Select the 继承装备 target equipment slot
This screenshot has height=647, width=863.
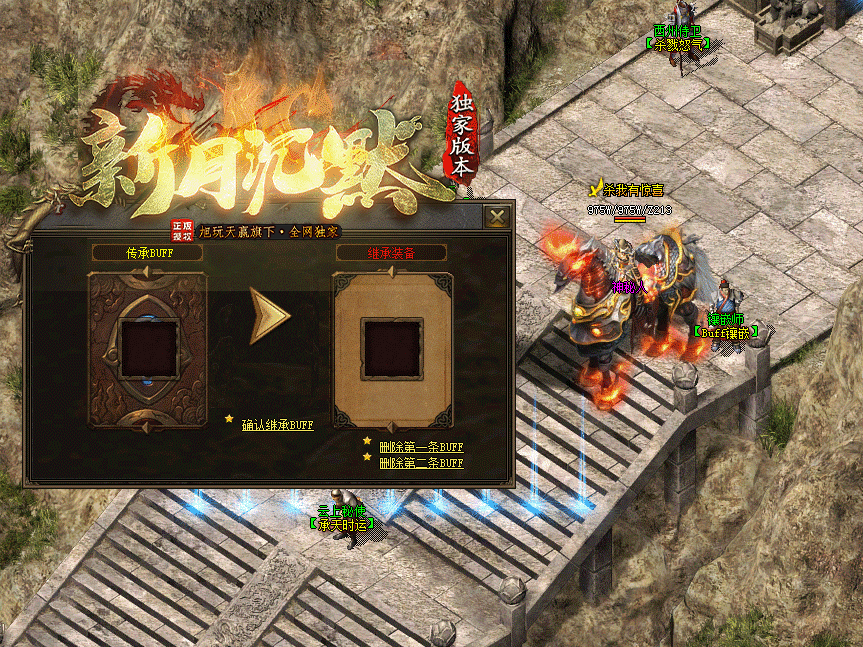click(x=390, y=348)
